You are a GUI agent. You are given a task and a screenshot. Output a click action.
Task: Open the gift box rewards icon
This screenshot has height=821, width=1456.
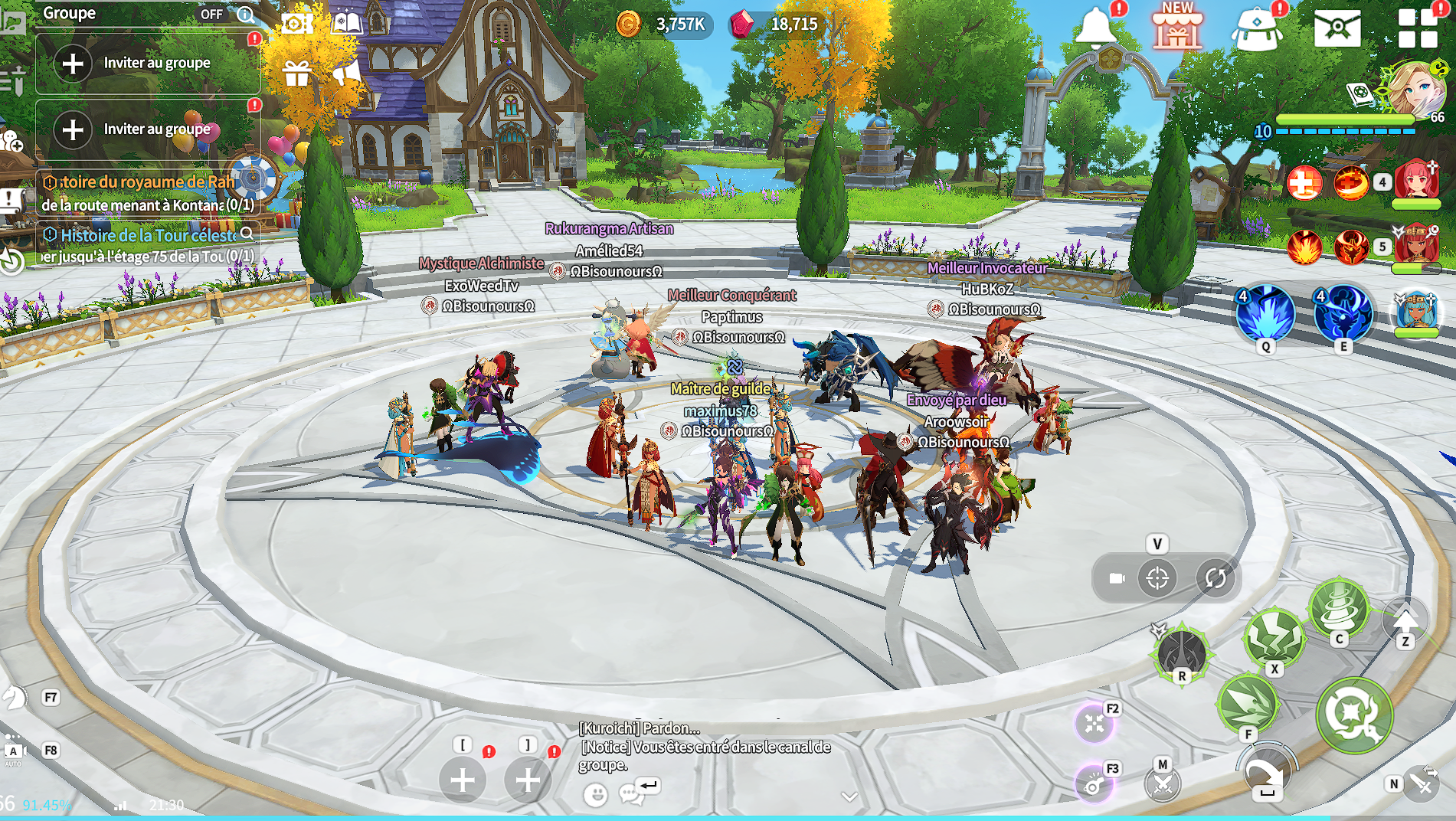point(296,74)
